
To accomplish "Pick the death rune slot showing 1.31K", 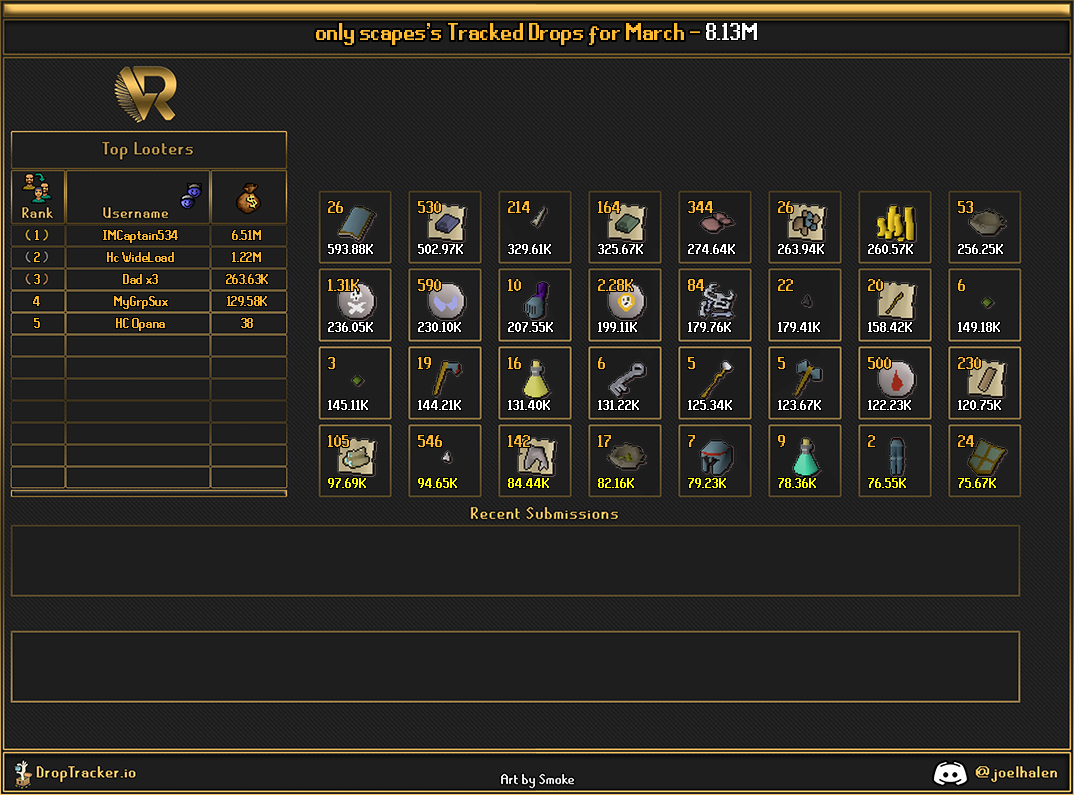I will (x=354, y=305).
